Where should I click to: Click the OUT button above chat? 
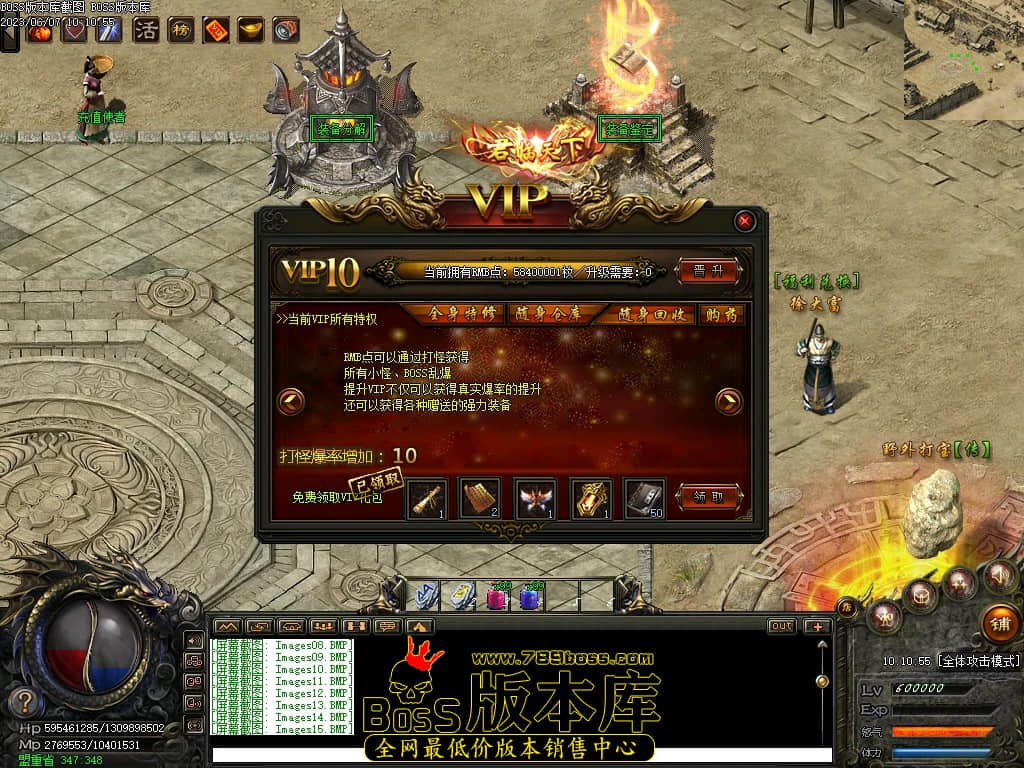(x=781, y=626)
